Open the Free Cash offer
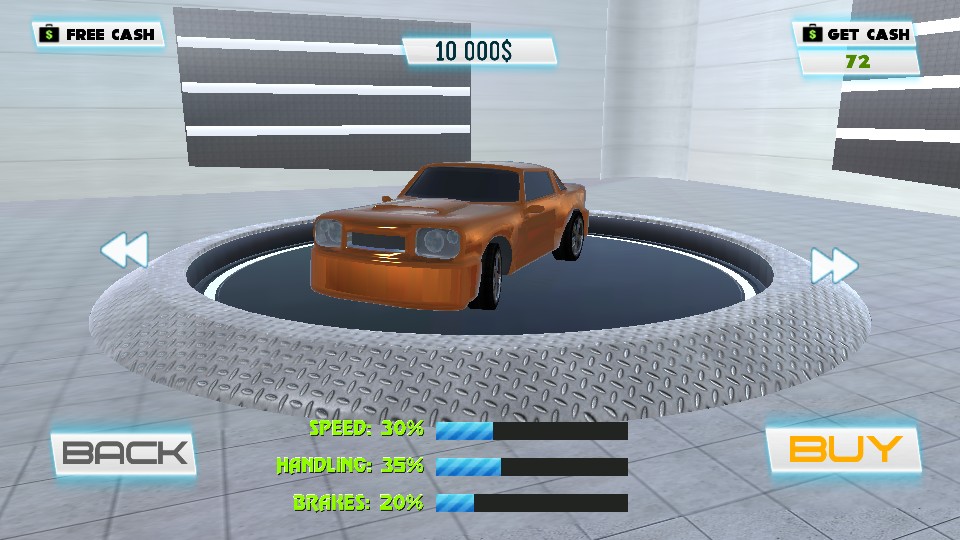Image resolution: width=960 pixels, height=540 pixels. [98, 34]
